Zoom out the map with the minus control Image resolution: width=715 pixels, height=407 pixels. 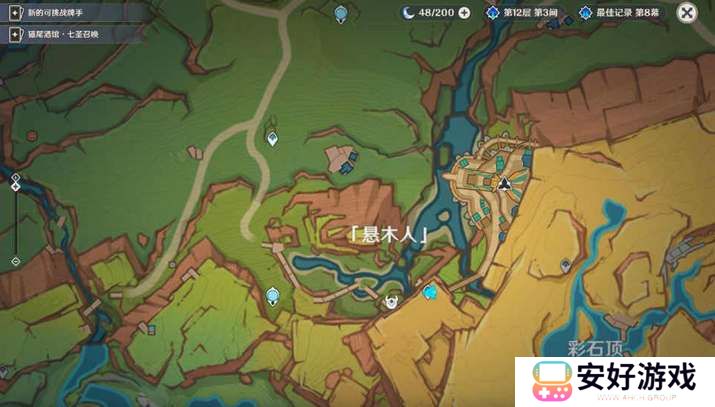click(15, 261)
